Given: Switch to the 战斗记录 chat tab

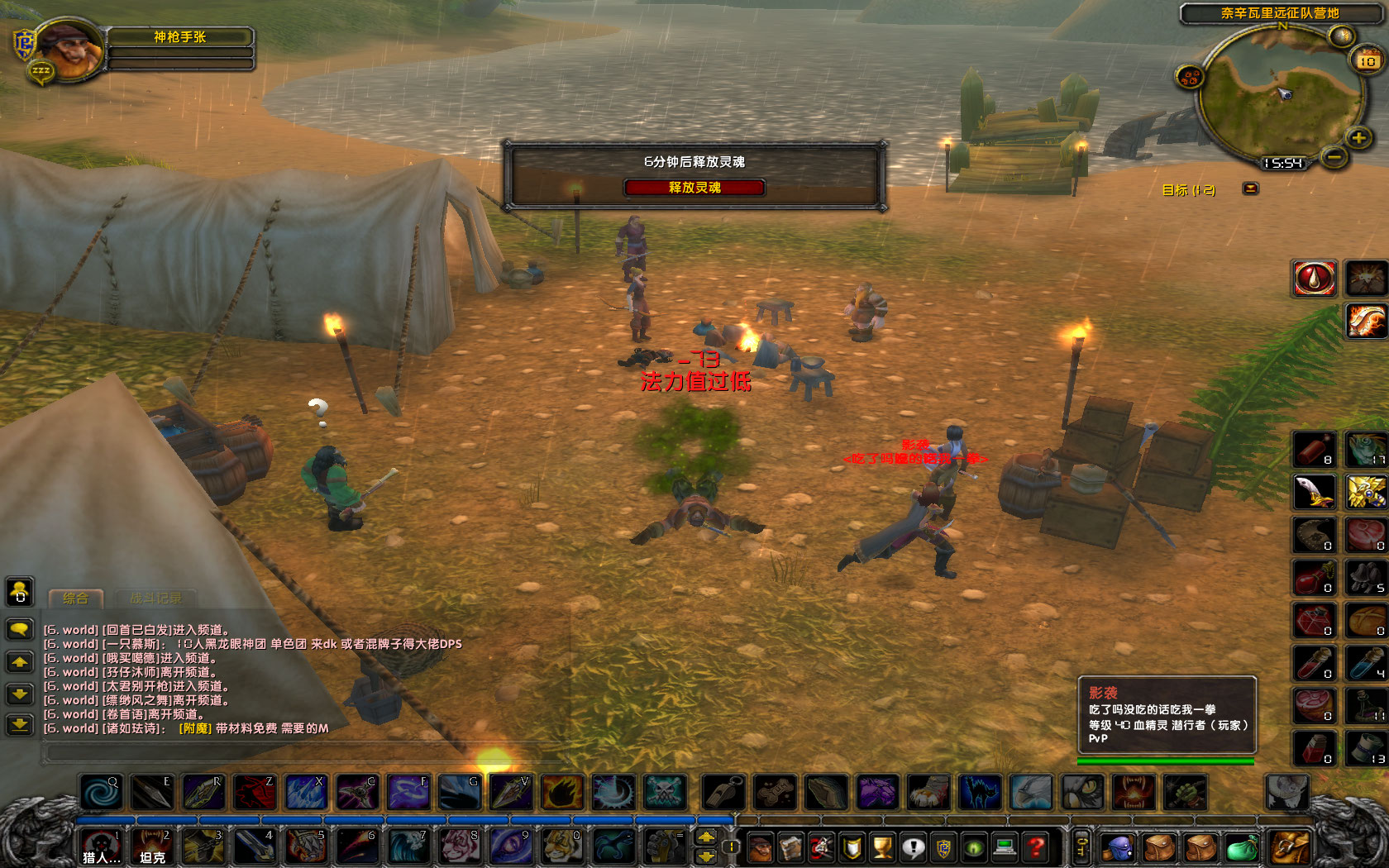Looking at the screenshot, I should coord(155,599).
